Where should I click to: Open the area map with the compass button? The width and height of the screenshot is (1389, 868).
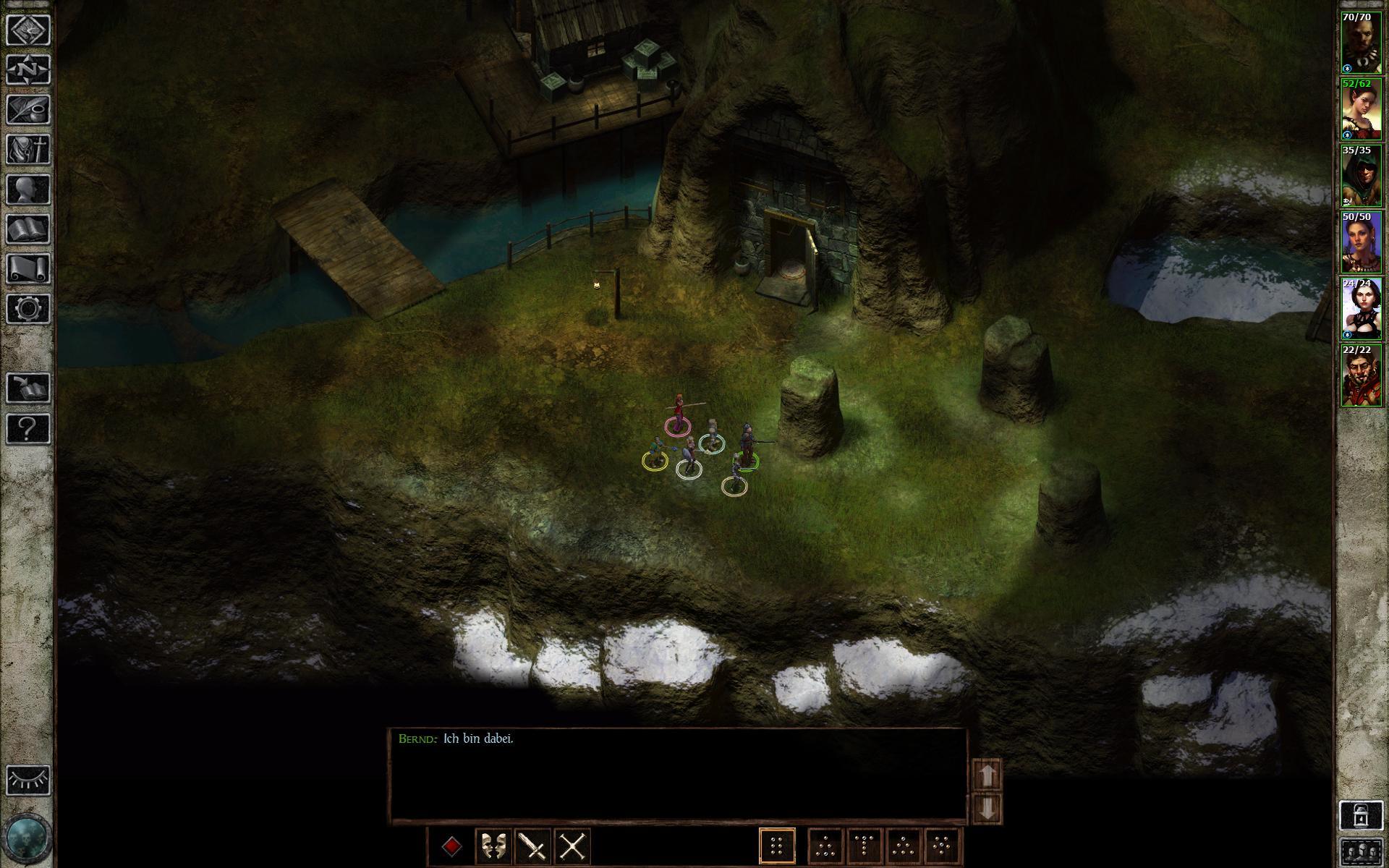(28, 70)
